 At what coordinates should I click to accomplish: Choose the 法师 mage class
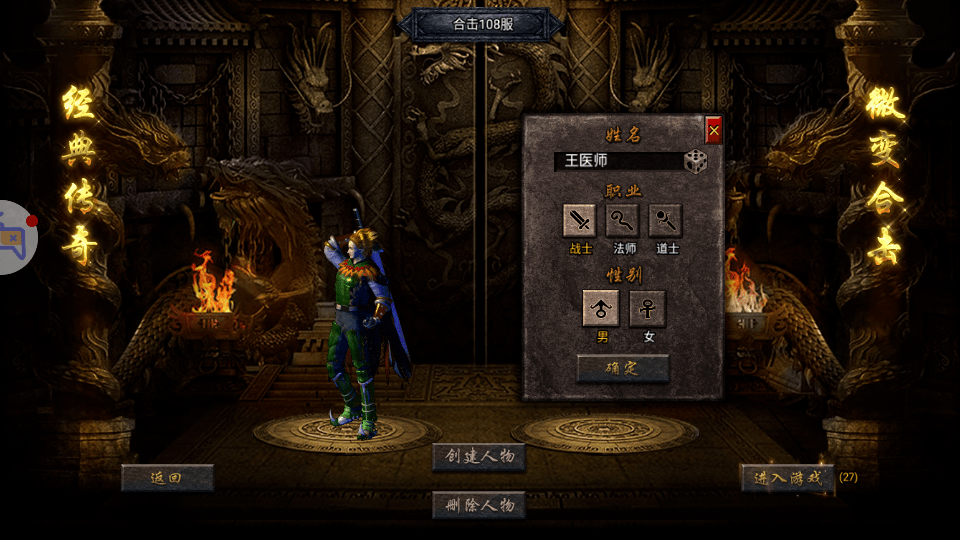tap(623, 220)
